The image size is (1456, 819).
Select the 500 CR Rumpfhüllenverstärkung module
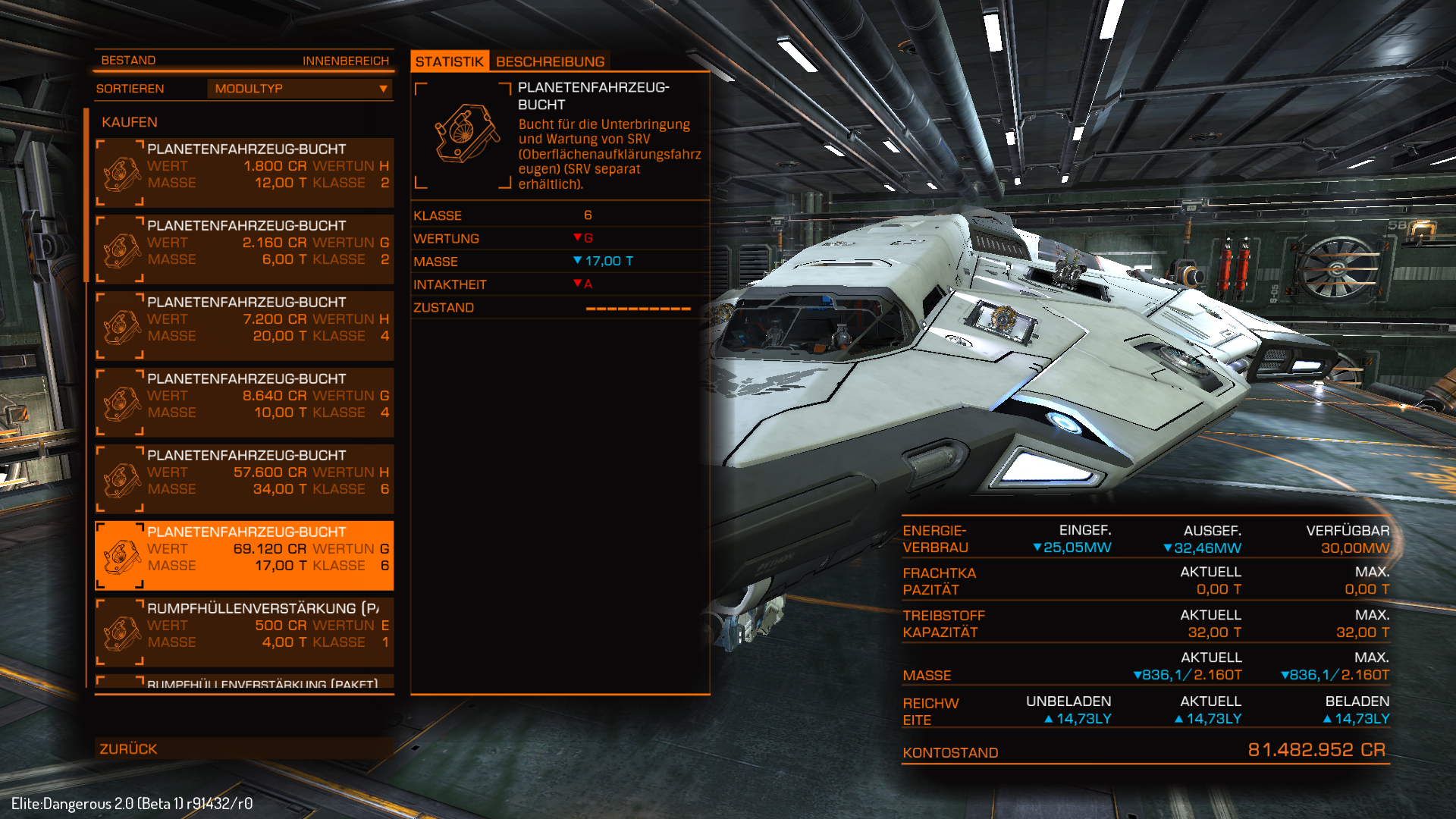244,632
